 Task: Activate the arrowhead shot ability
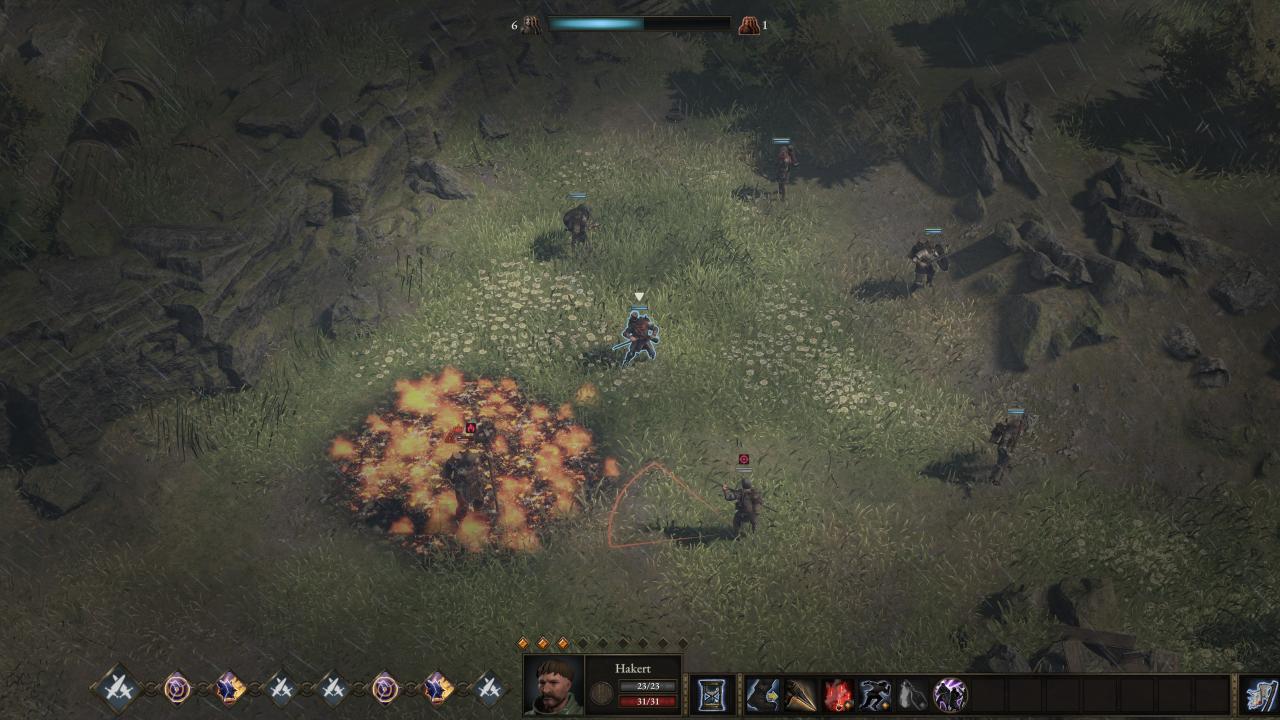[x=800, y=694]
